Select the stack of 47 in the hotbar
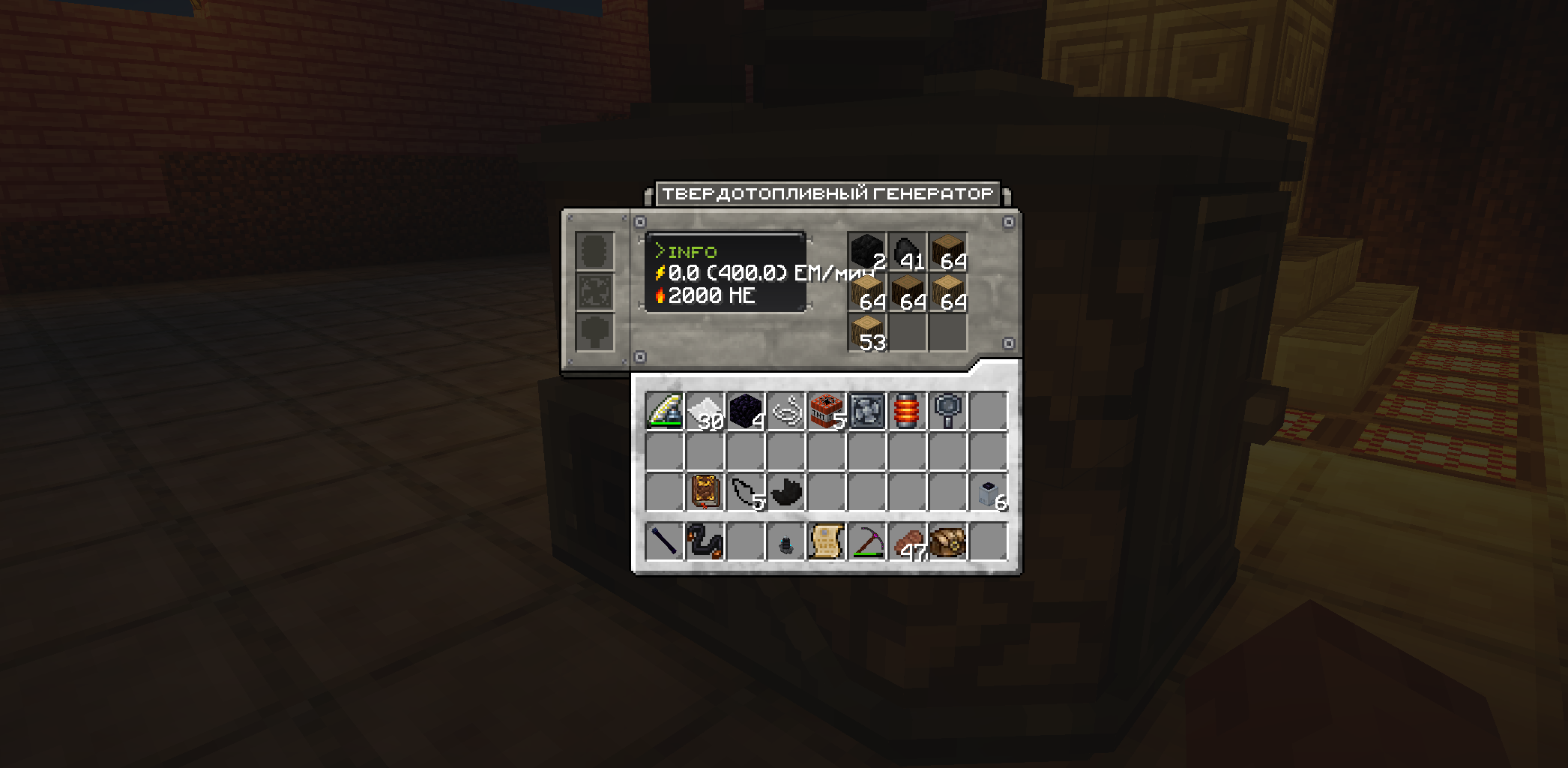The width and height of the screenshot is (1568, 768). [908, 541]
